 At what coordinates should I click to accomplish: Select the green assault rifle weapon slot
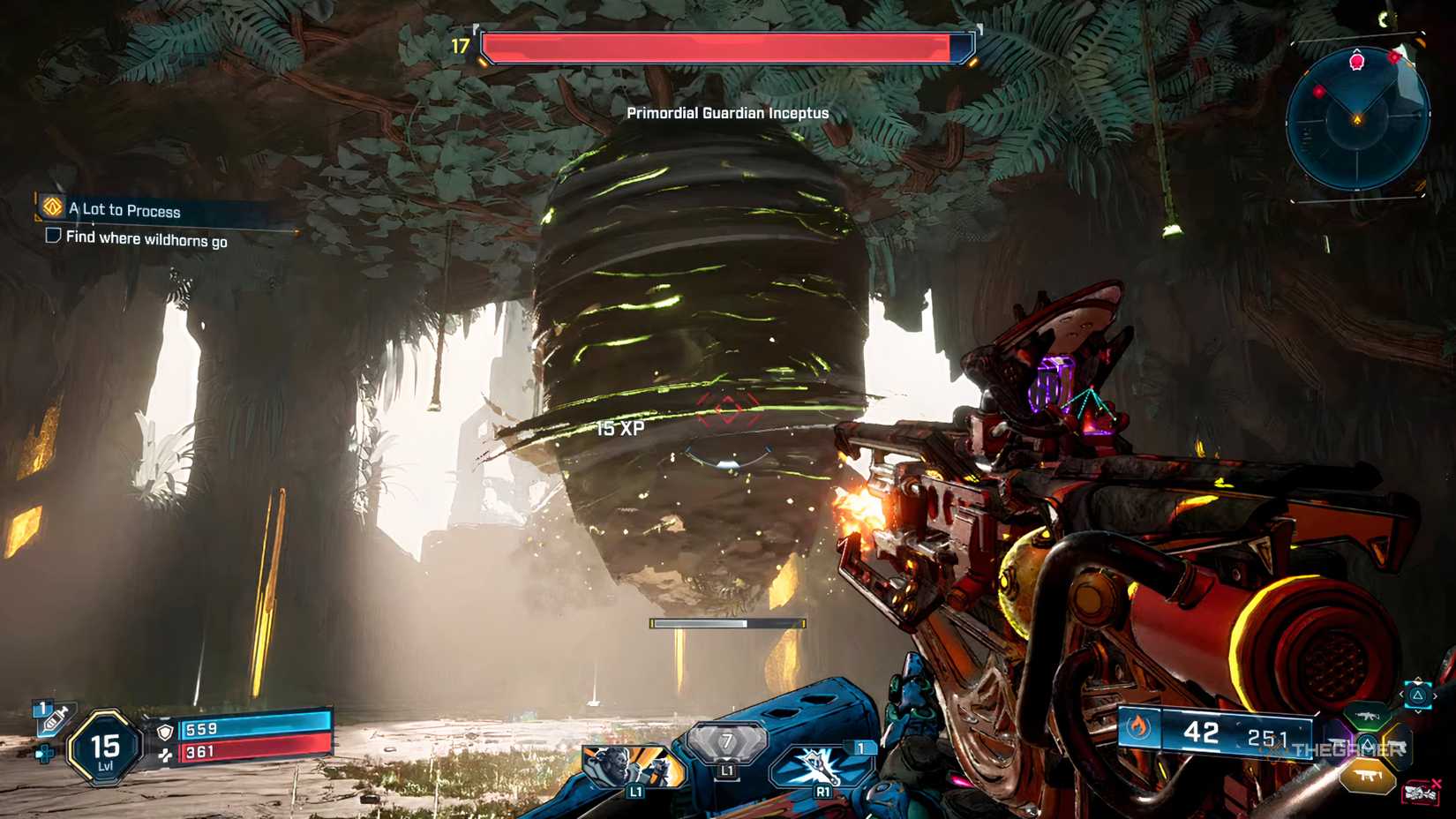click(1366, 717)
